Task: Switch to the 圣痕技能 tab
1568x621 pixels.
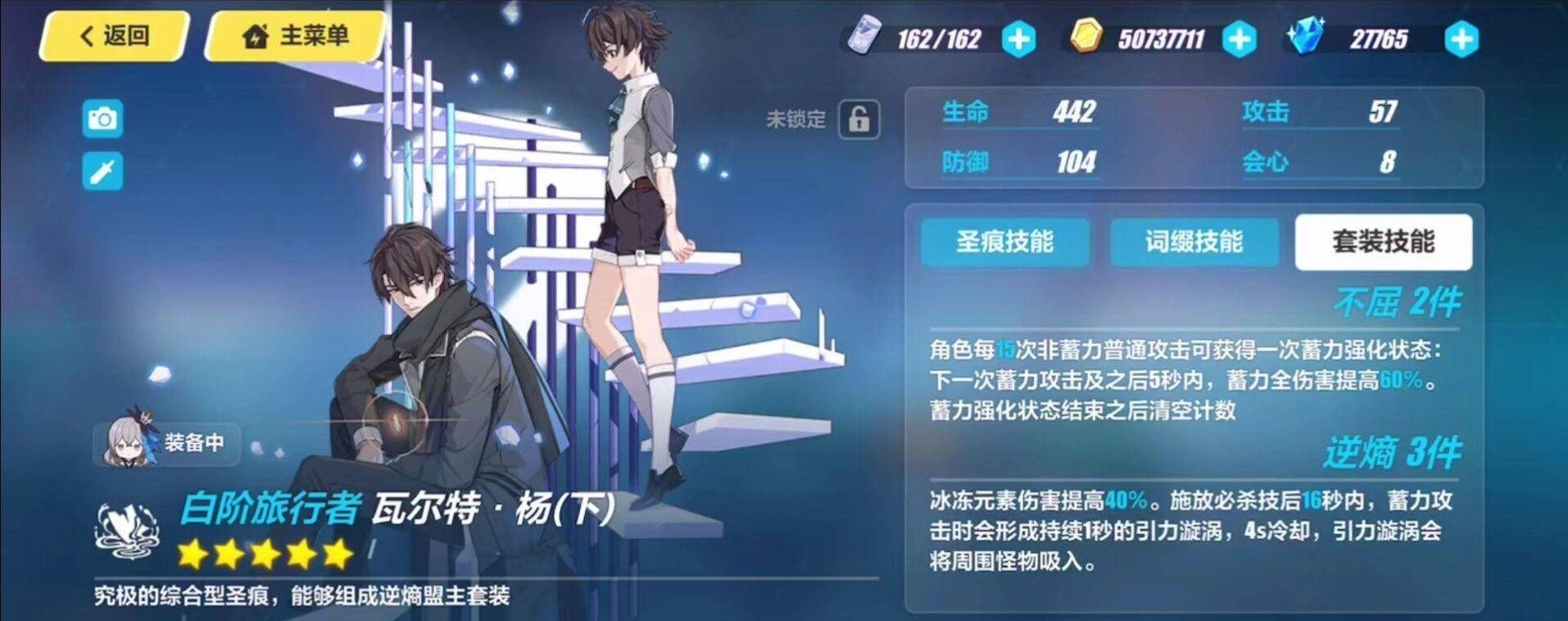Action: coord(1005,243)
